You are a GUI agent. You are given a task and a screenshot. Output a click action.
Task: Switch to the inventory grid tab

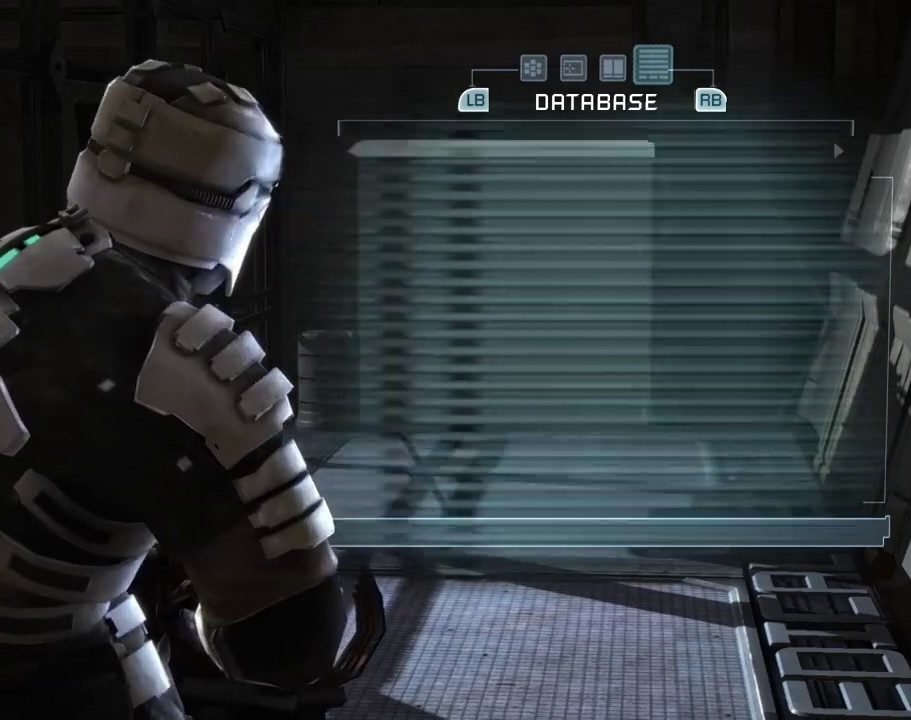tap(533, 68)
